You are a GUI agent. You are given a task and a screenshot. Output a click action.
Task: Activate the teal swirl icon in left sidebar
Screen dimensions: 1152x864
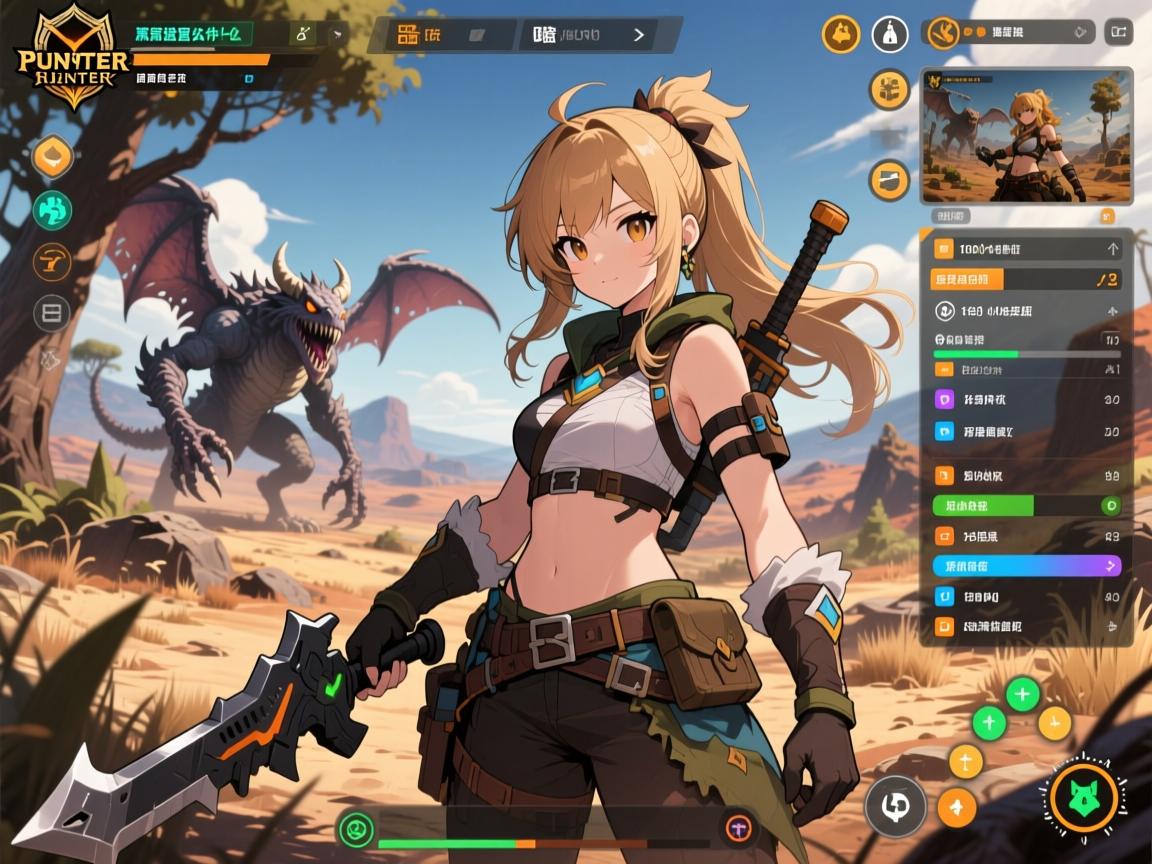click(52, 209)
